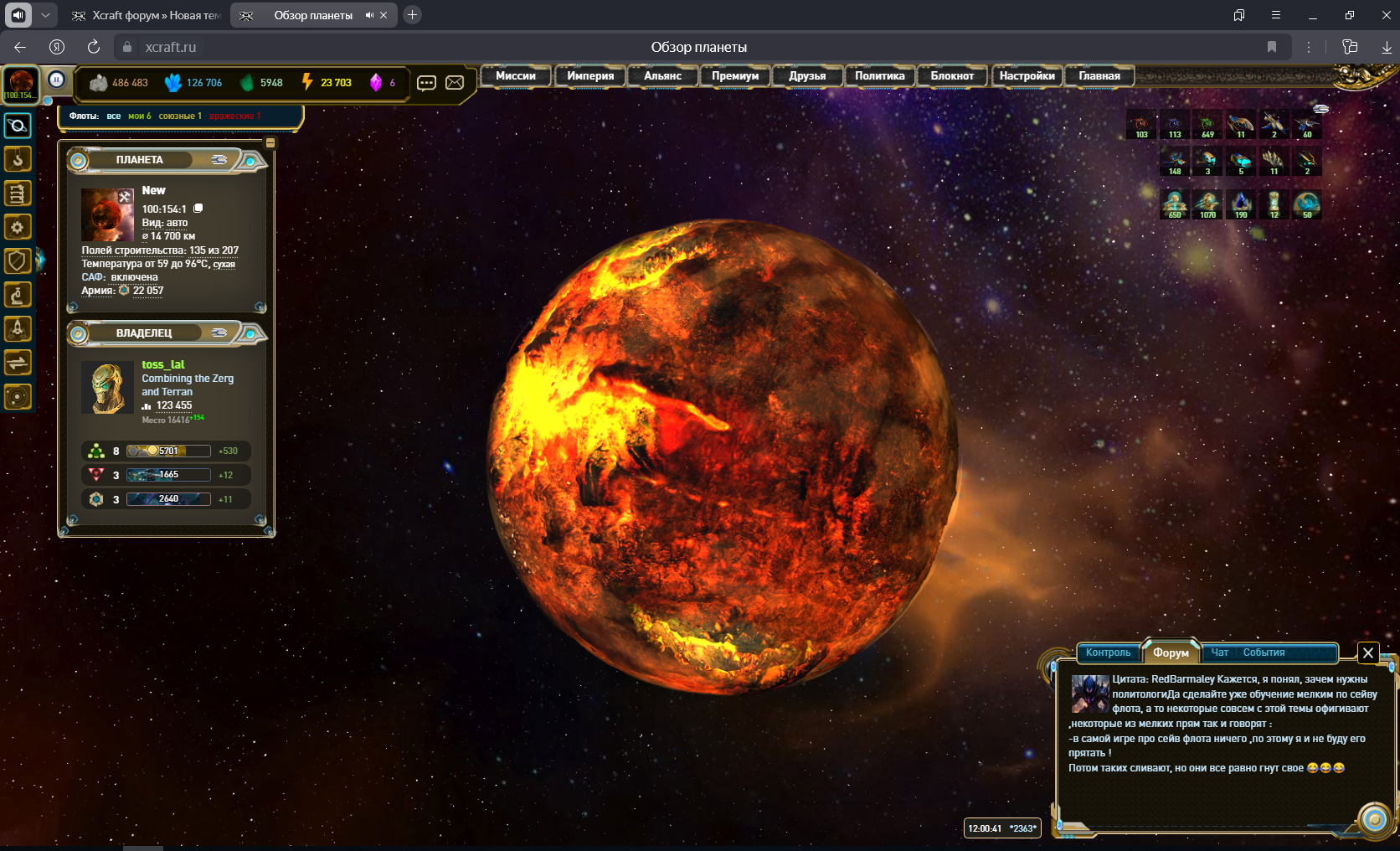The height and width of the screenshot is (851, 1400).
Task: Open the Политика menu
Action: coord(879,76)
